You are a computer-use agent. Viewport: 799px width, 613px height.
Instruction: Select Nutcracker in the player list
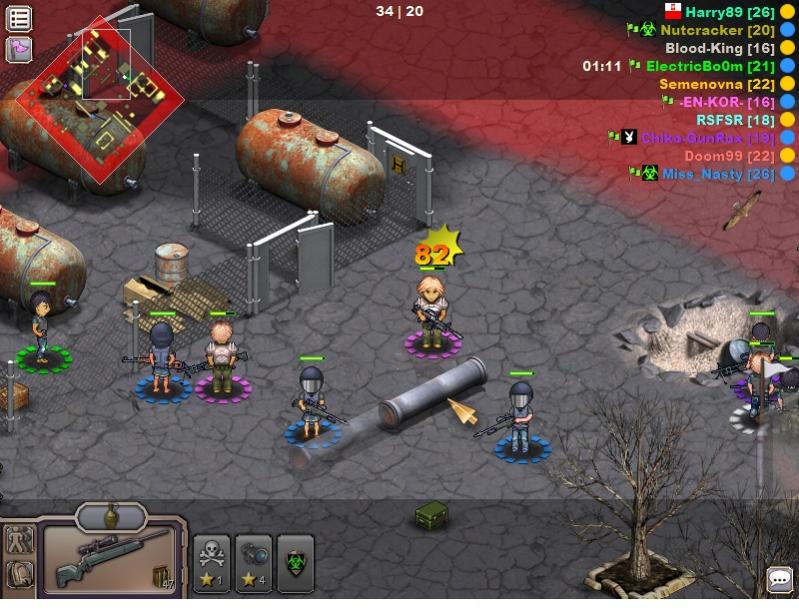coord(717,30)
